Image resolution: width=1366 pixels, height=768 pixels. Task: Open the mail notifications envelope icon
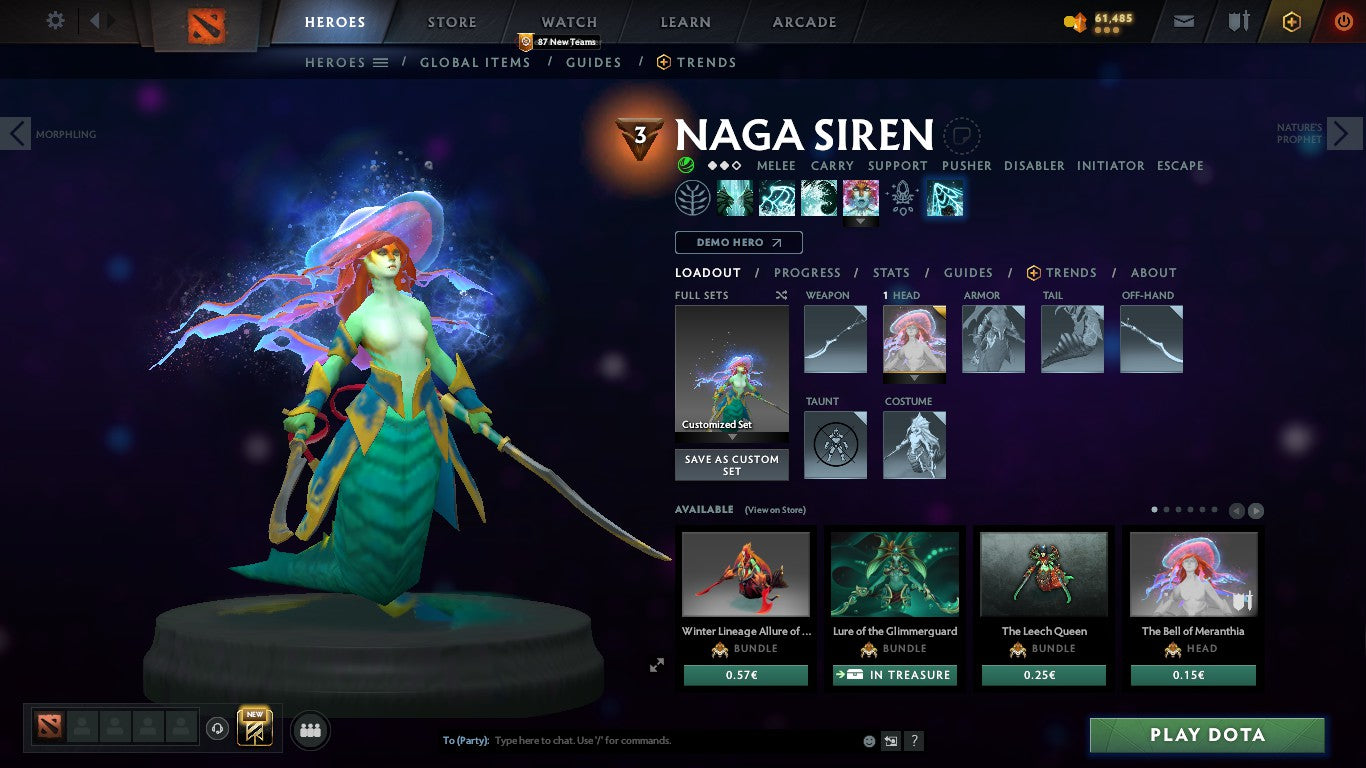(x=1183, y=20)
